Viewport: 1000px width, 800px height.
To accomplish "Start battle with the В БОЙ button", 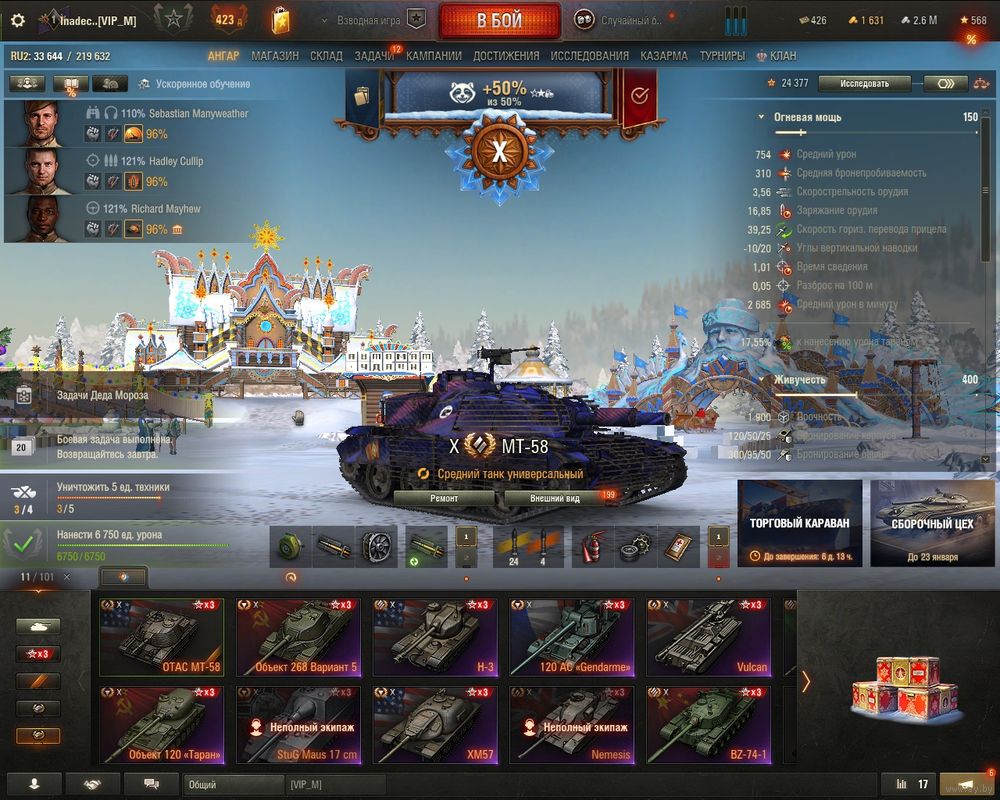I will click(499, 20).
